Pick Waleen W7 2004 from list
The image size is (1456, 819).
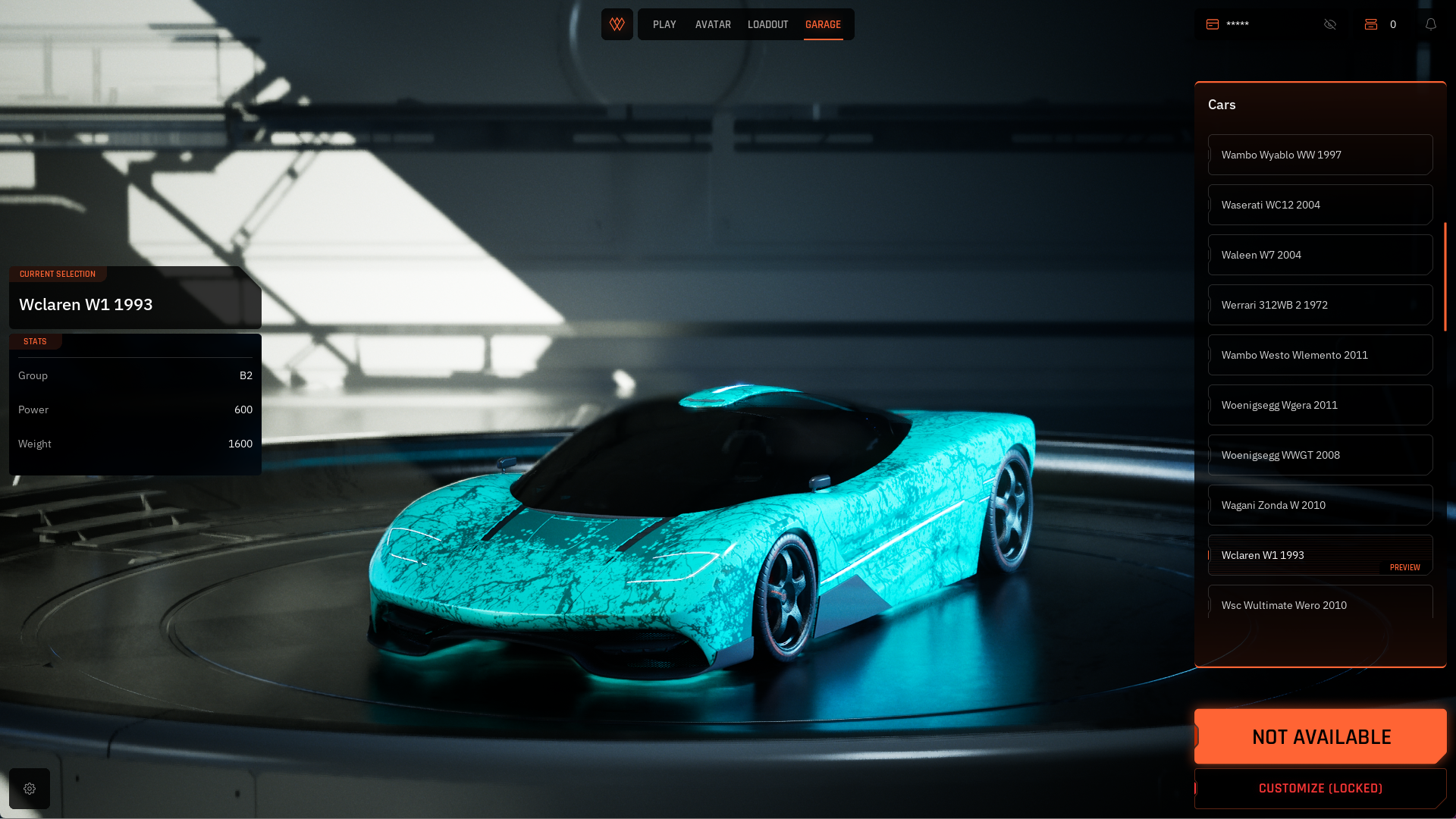click(x=1319, y=255)
